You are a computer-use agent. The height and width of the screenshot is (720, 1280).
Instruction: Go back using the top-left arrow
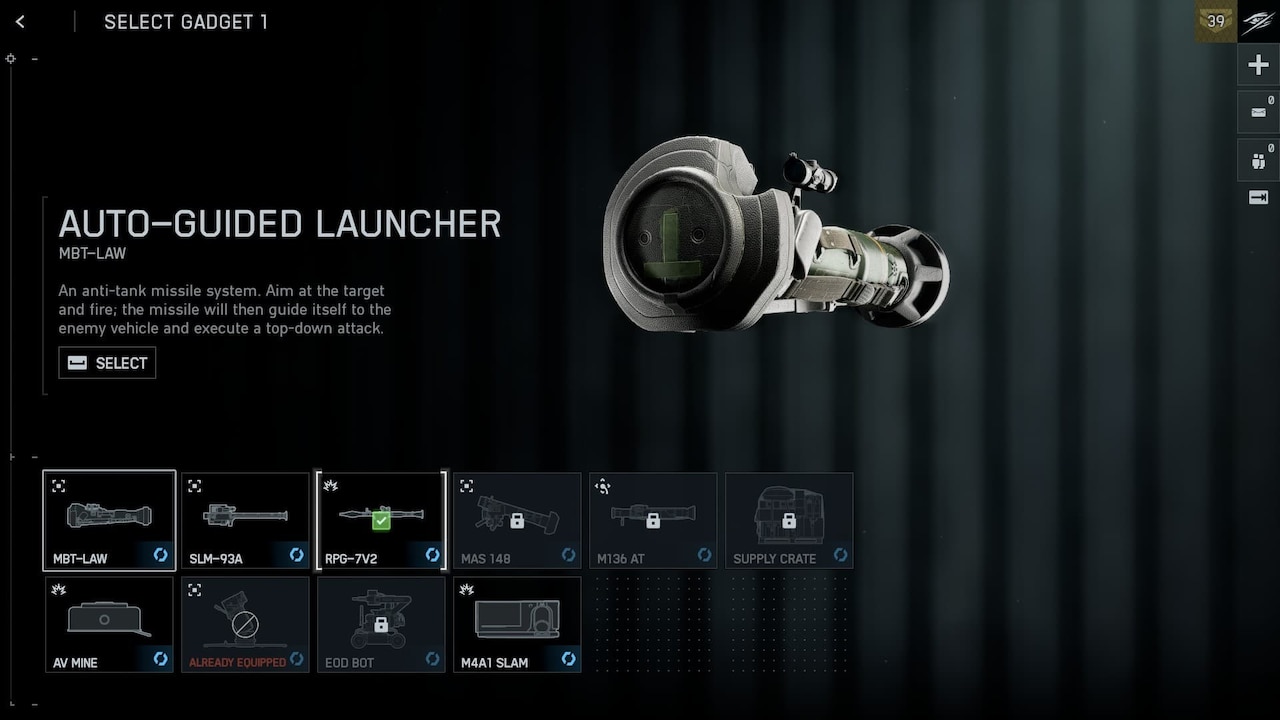(x=20, y=22)
